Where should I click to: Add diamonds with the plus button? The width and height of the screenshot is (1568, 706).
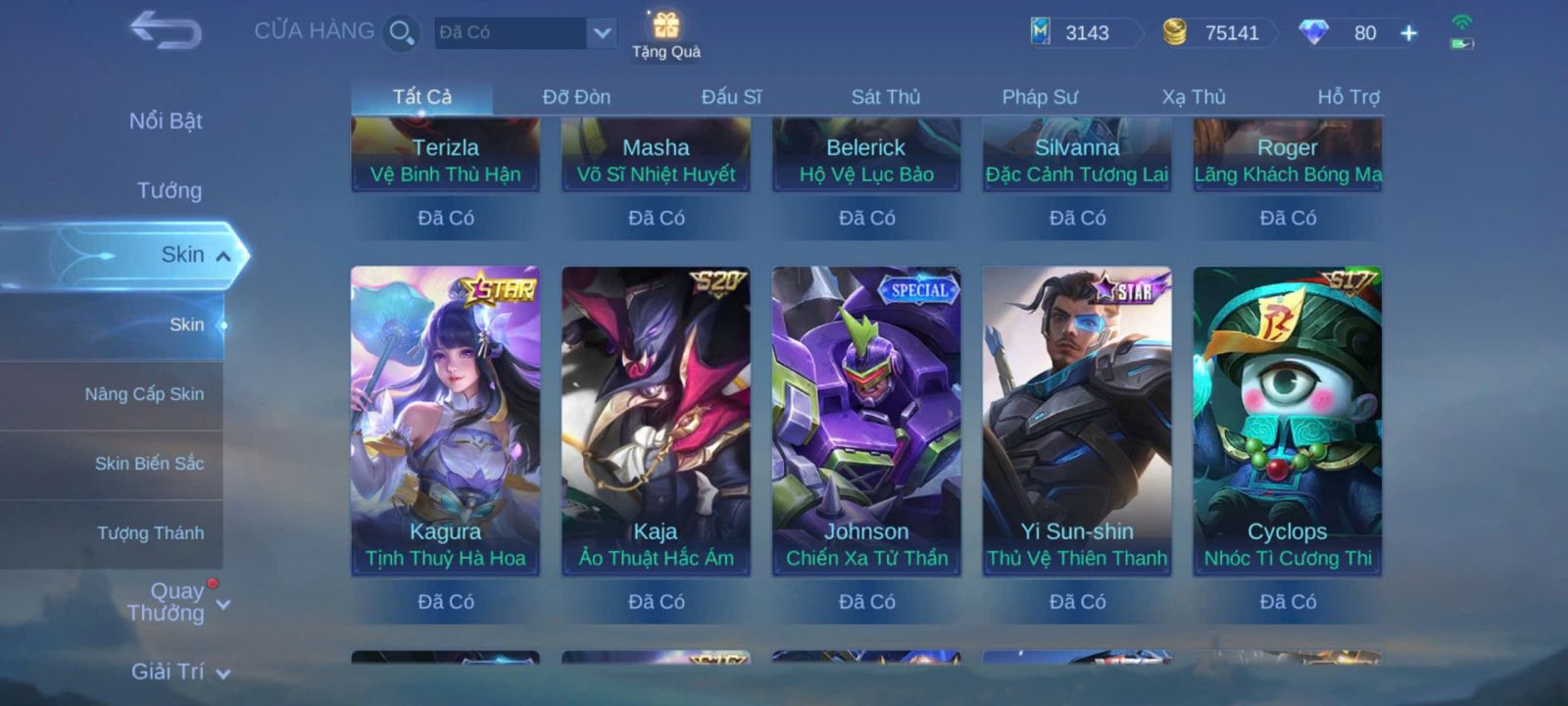click(x=1408, y=33)
